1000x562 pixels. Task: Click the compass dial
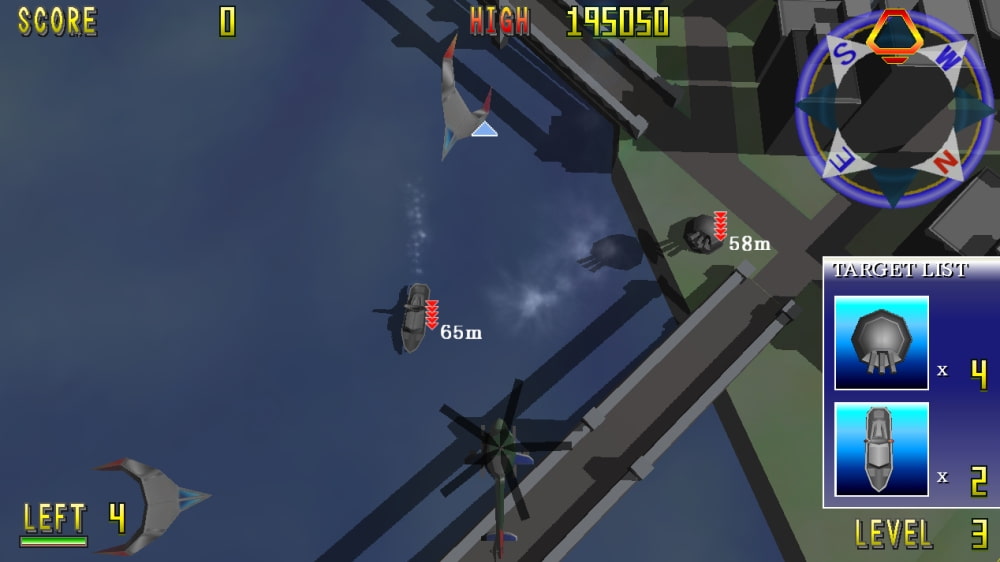(x=895, y=108)
